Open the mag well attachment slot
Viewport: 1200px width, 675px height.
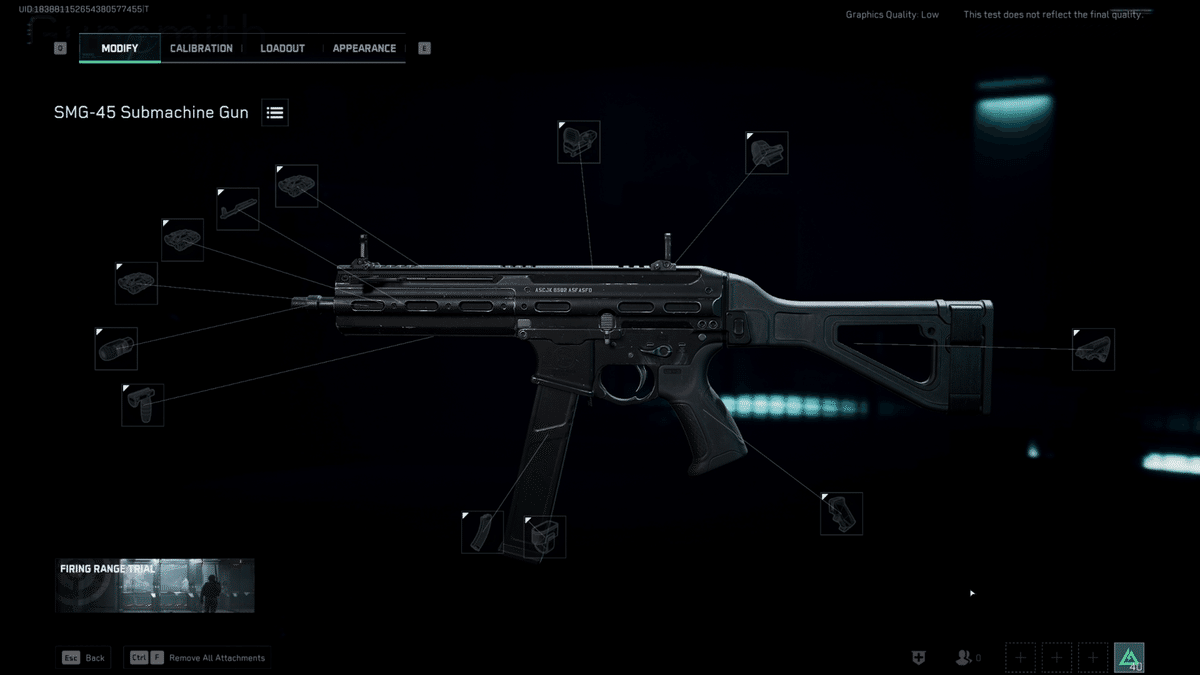tap(544, 536)
